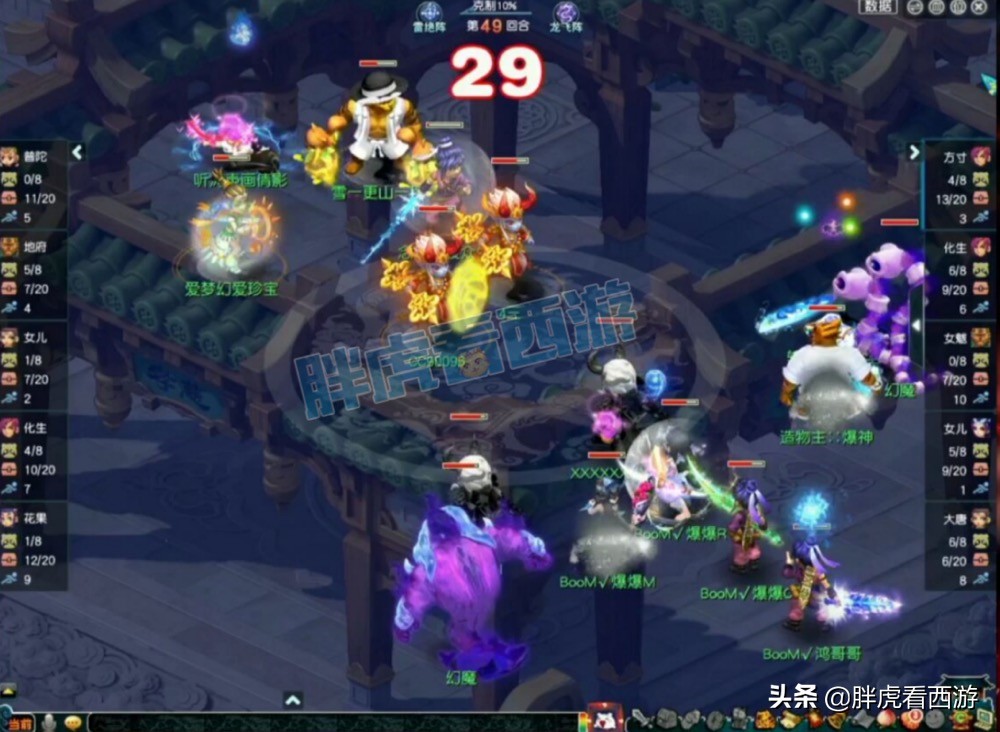This screenshot has height=732, width=1000.
Task: Click the 当前 chat channel button
Action: pos(20,723)
